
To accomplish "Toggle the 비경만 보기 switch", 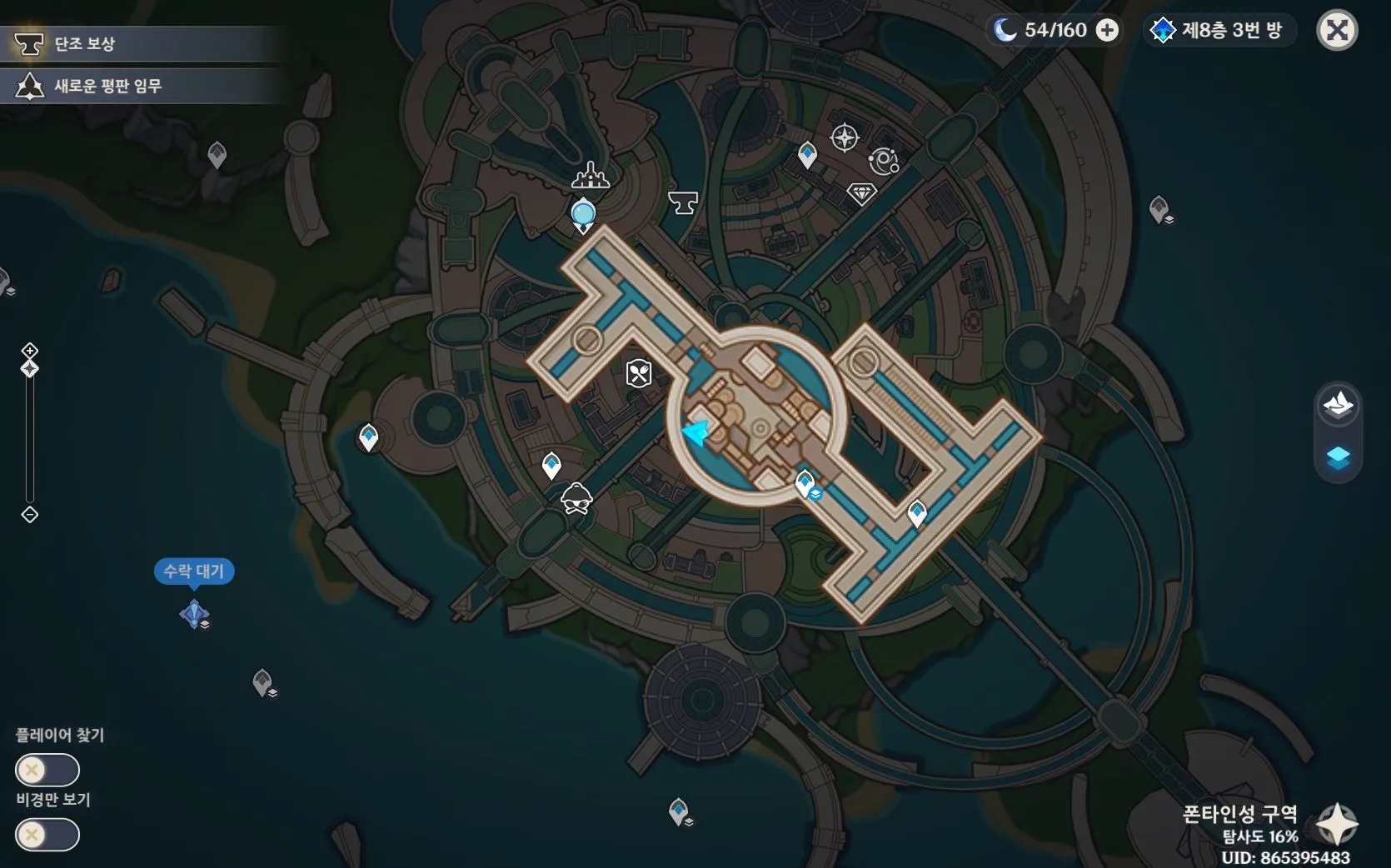I will [47, 835].
